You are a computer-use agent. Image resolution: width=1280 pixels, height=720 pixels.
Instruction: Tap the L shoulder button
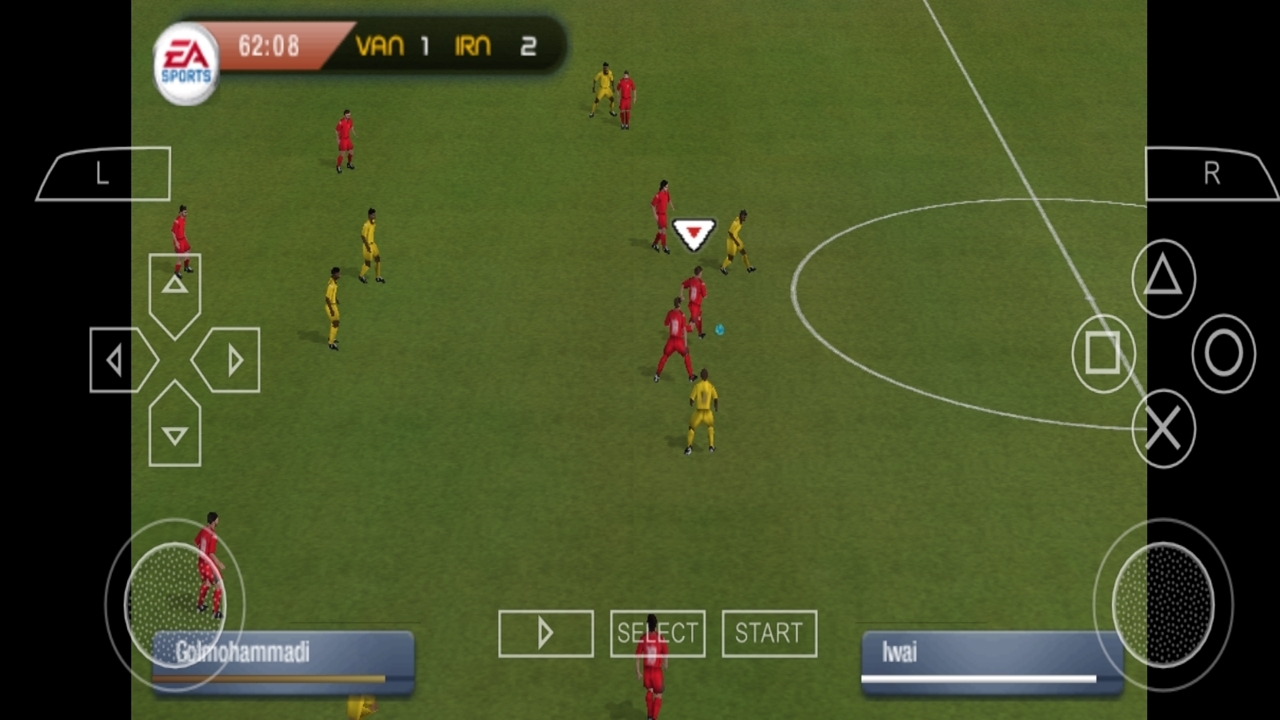coord(103,174)
